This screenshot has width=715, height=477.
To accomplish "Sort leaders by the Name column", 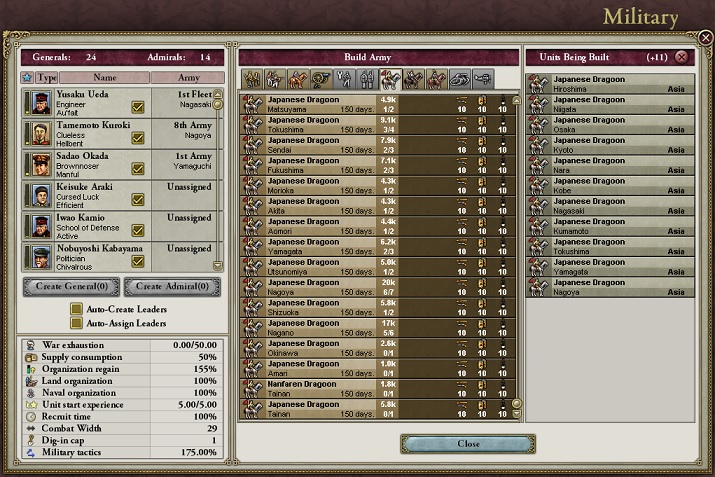I will [105, 76].
